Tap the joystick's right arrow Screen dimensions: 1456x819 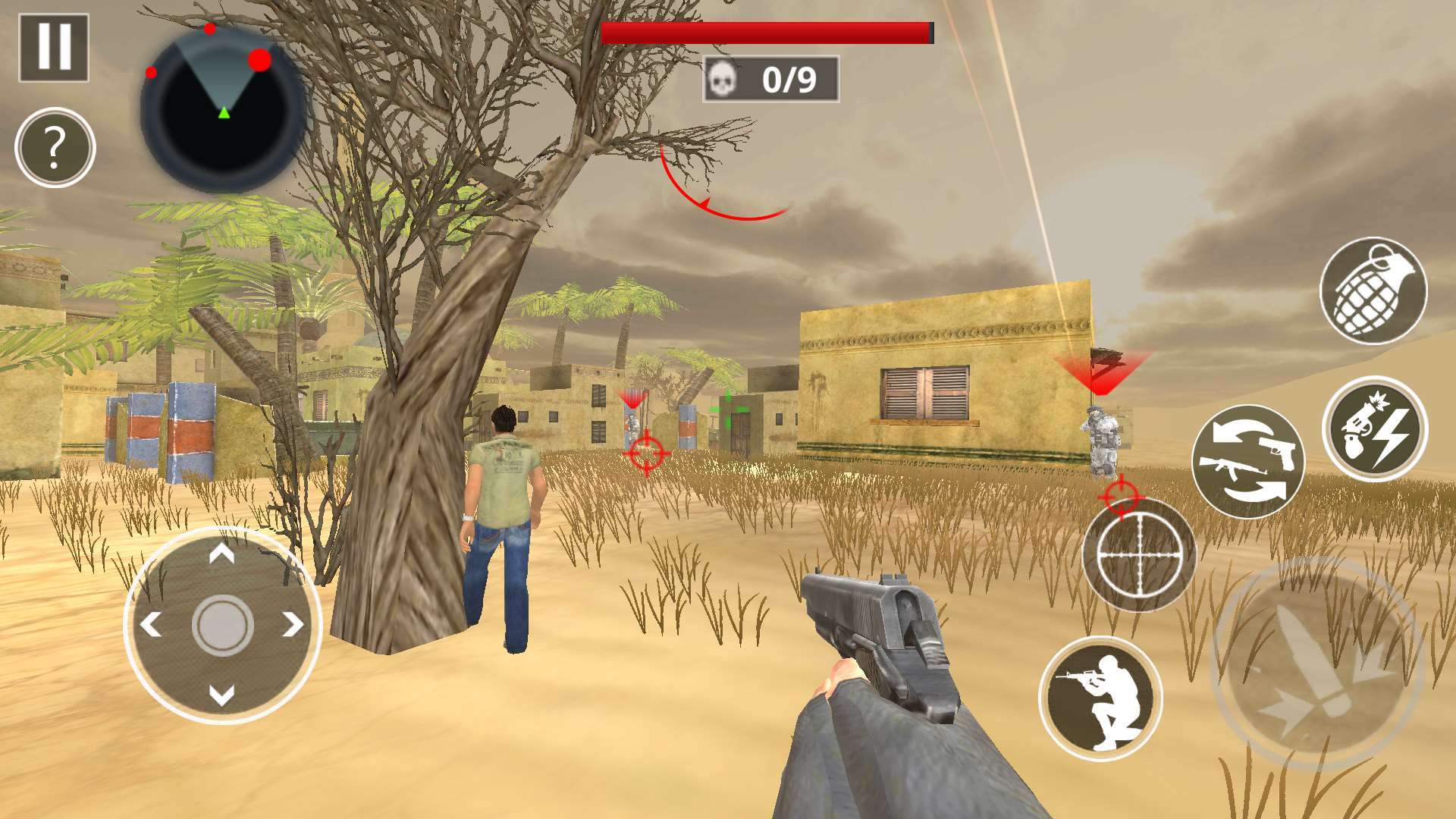click(293, 625)
